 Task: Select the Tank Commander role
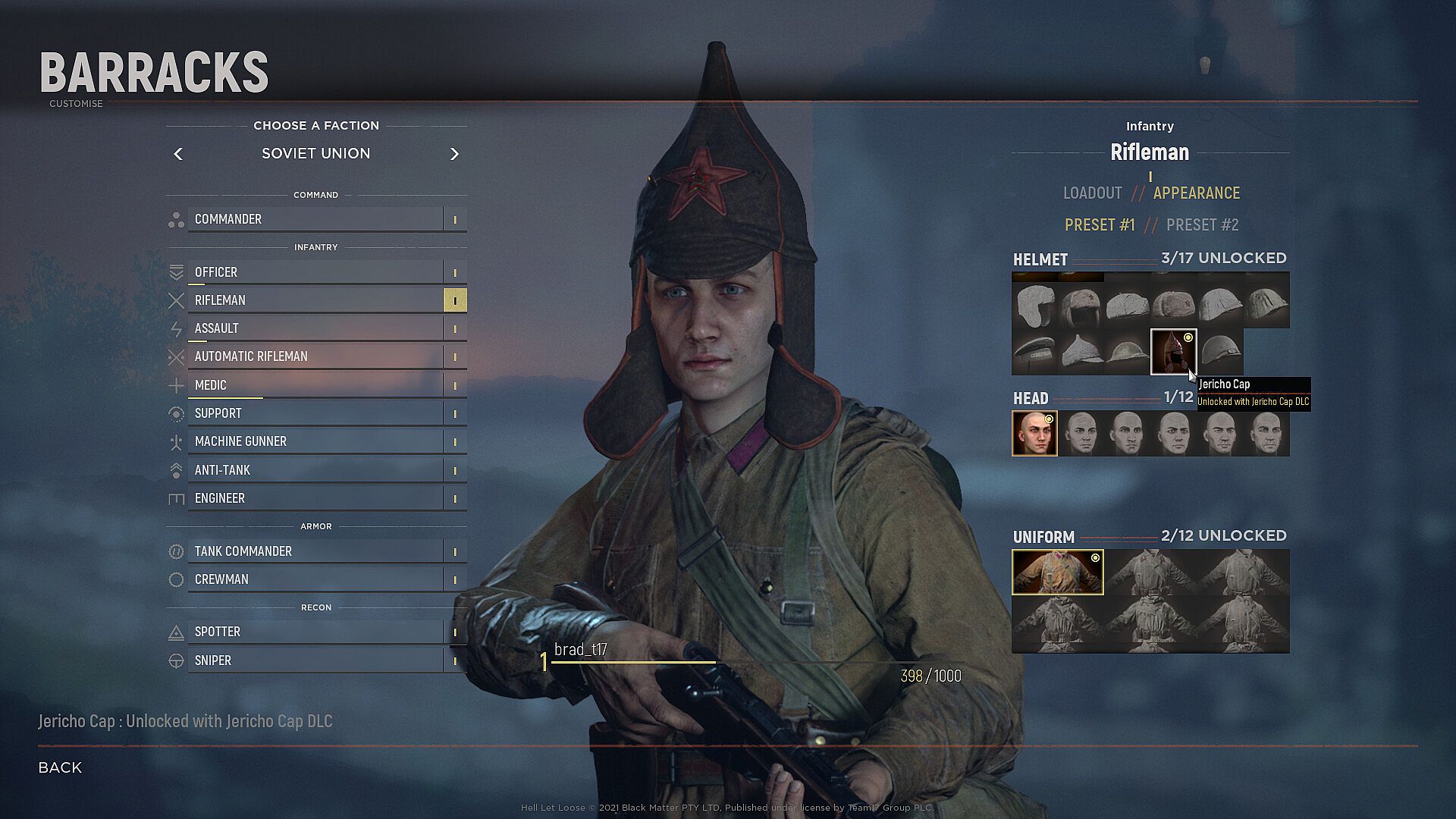pos(315,551)
